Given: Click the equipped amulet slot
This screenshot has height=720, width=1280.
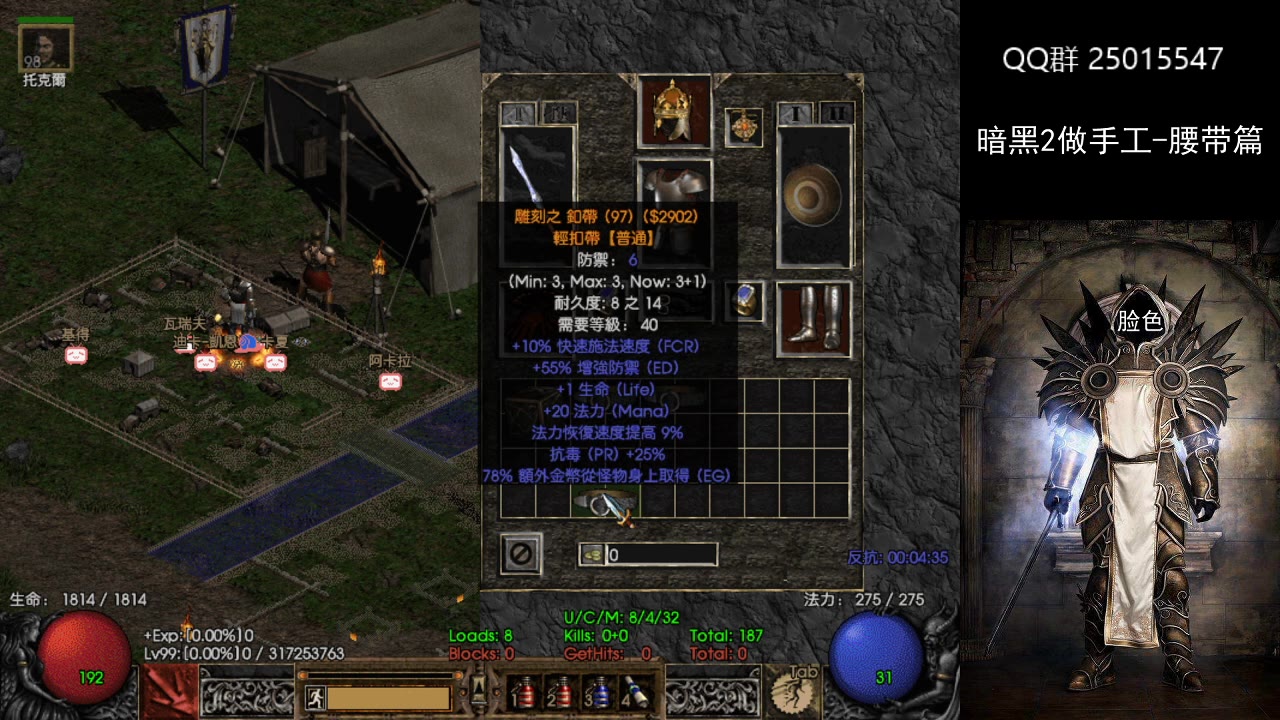Looking at the screenshot, I should (743, 127).
